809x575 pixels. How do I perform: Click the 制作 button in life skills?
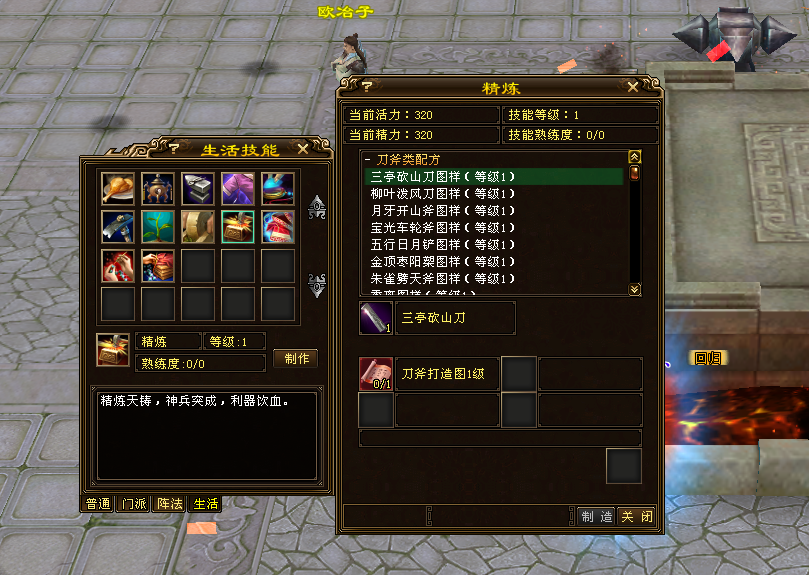[296, 358]
